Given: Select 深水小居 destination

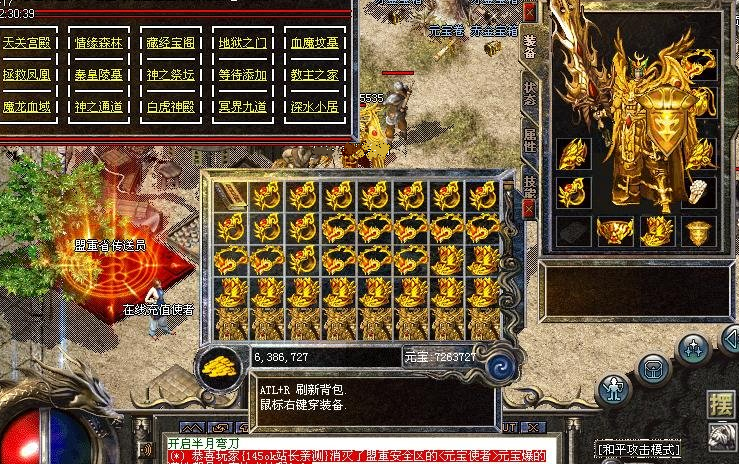Looking at the screenshot, I should [x=313, y=106].
